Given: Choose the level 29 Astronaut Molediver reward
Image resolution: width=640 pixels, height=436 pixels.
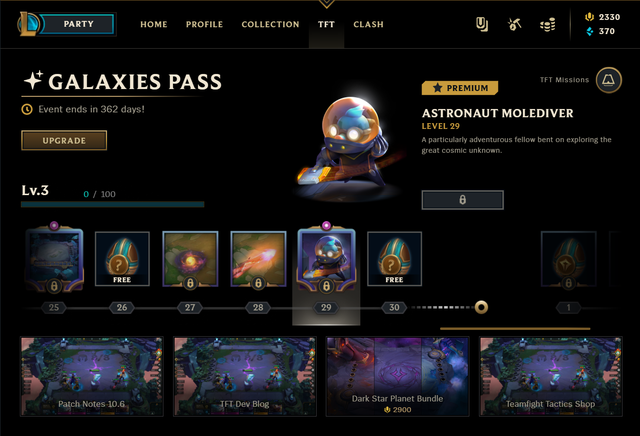Looking at the screenshot, I should click(326, 260).
